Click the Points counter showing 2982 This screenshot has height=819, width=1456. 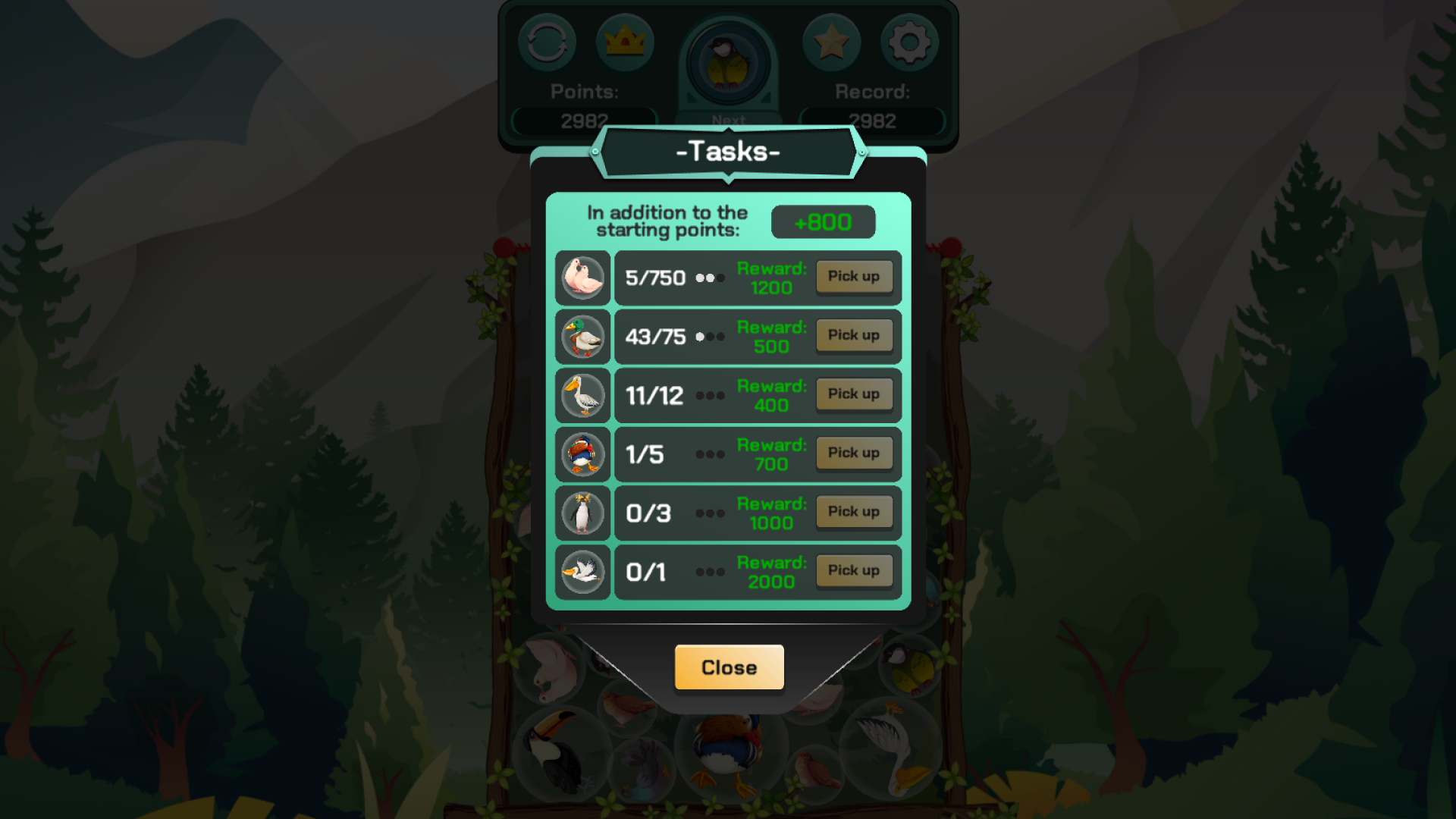tap(582, 120)
